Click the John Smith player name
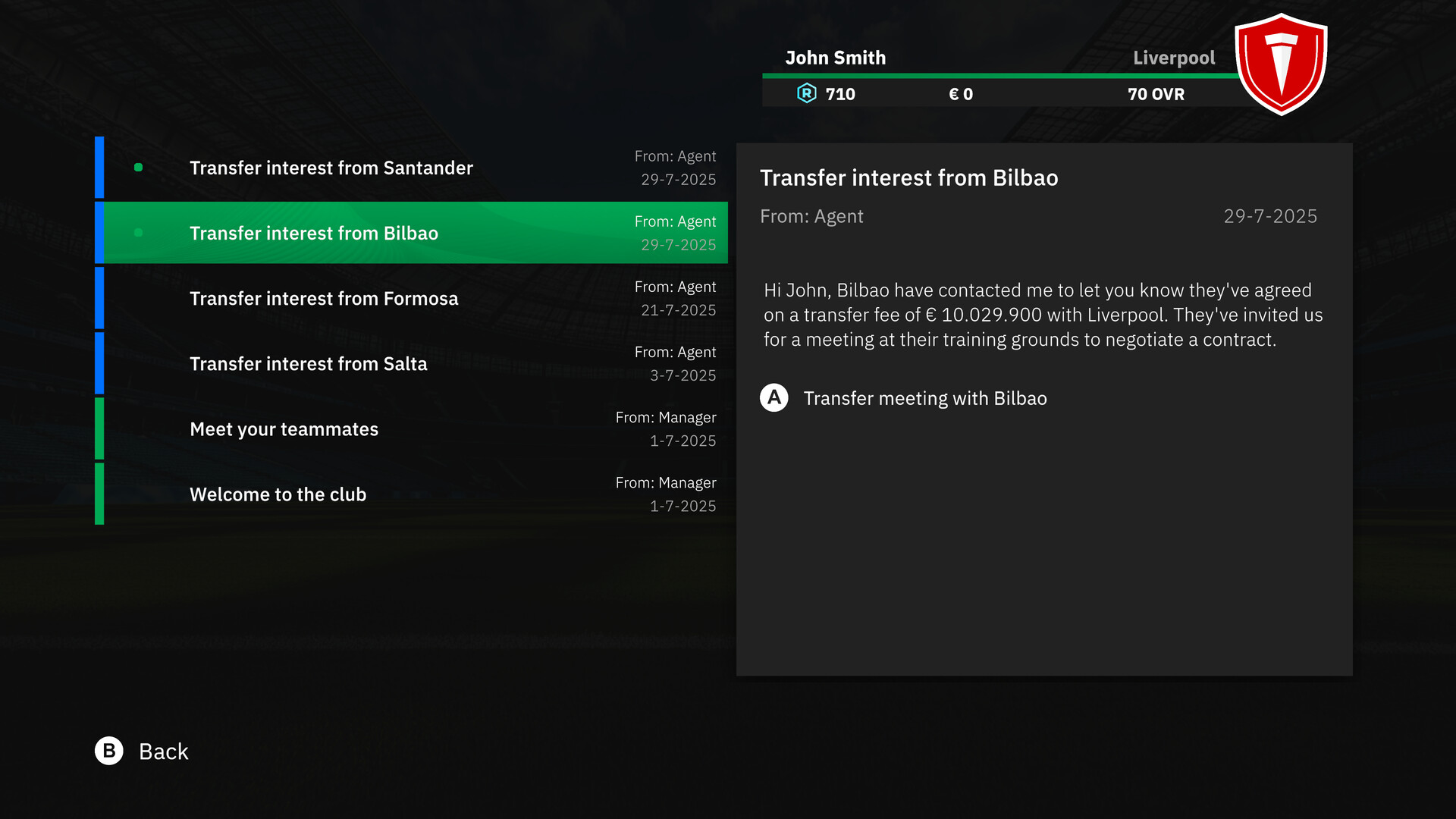1456x819 pixels. tap(836, 58)
